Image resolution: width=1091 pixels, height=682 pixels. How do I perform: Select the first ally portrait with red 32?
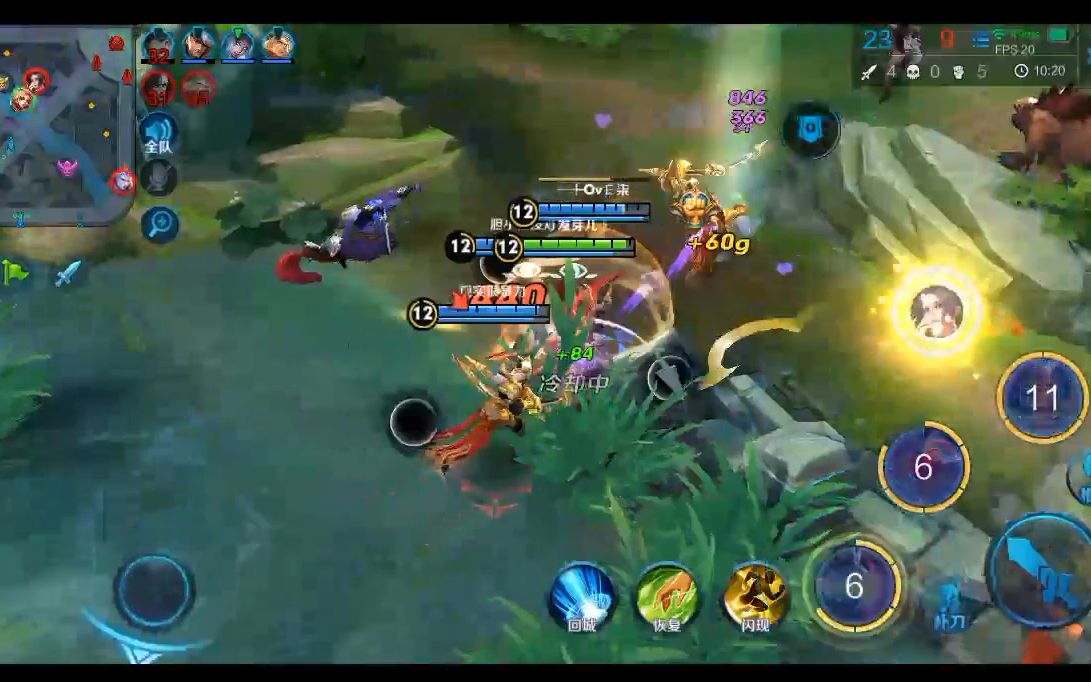tap(158, 45)
